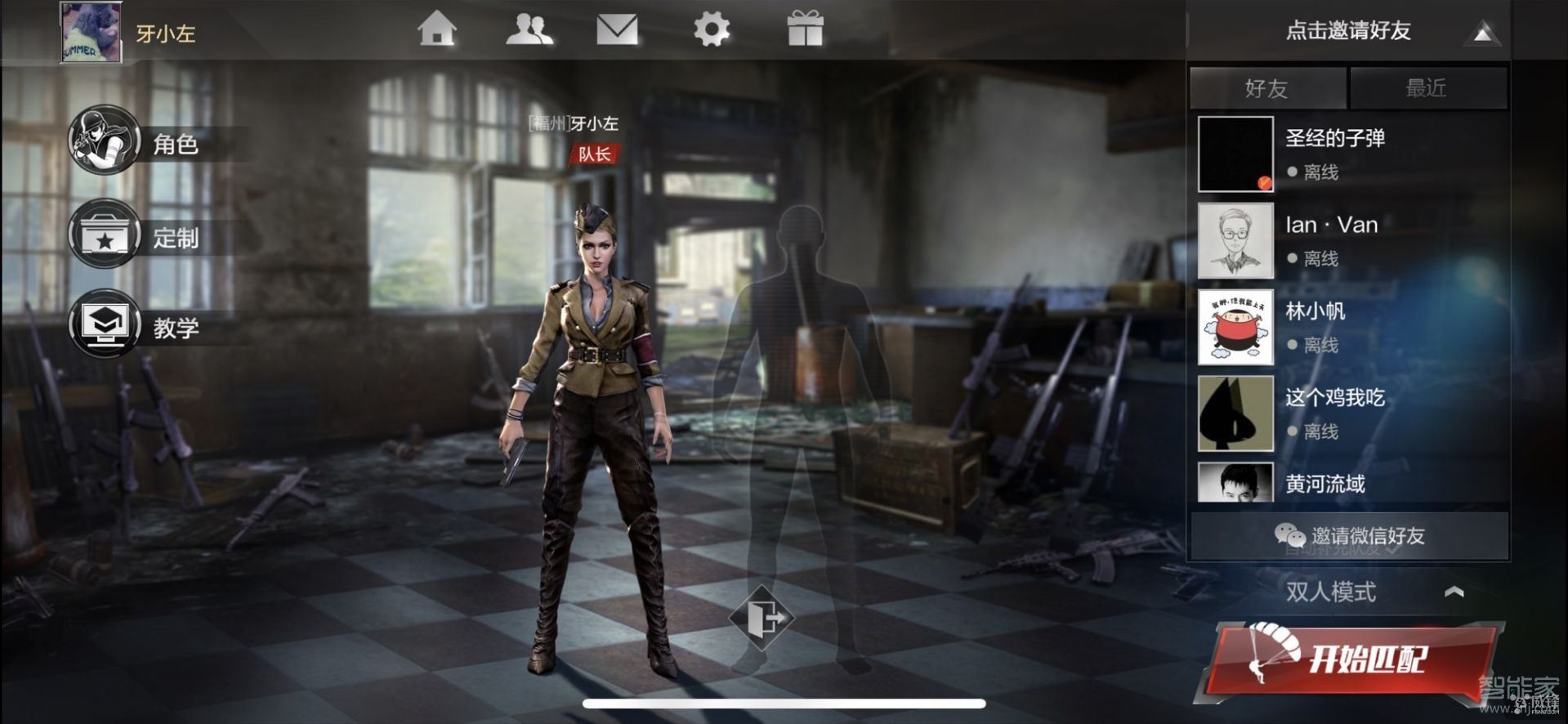This screenshot has height=724, width=1568.
Task: Open the home icon in top bar
Action: pos(436,30)
